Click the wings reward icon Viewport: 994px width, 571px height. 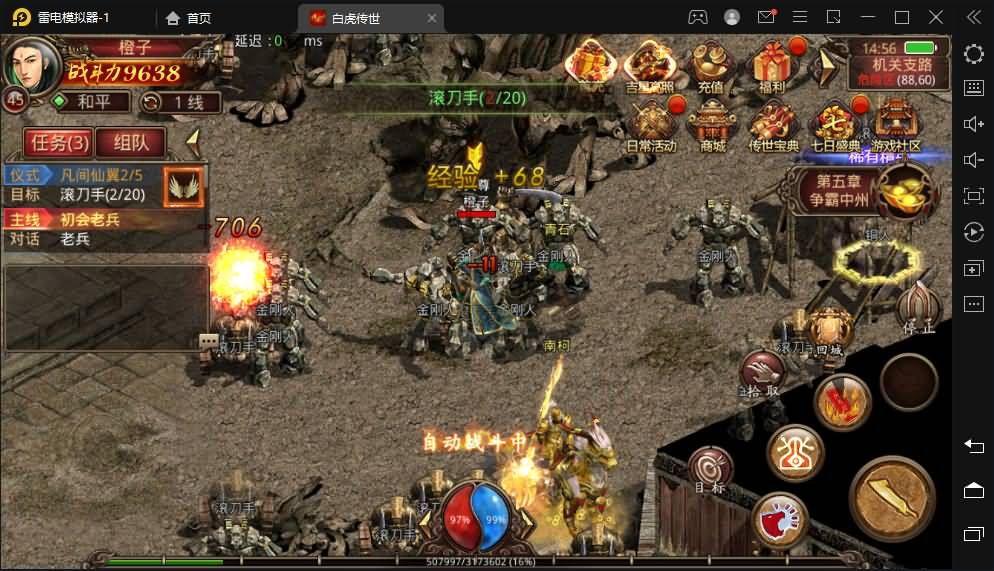[x=184, y=186]
